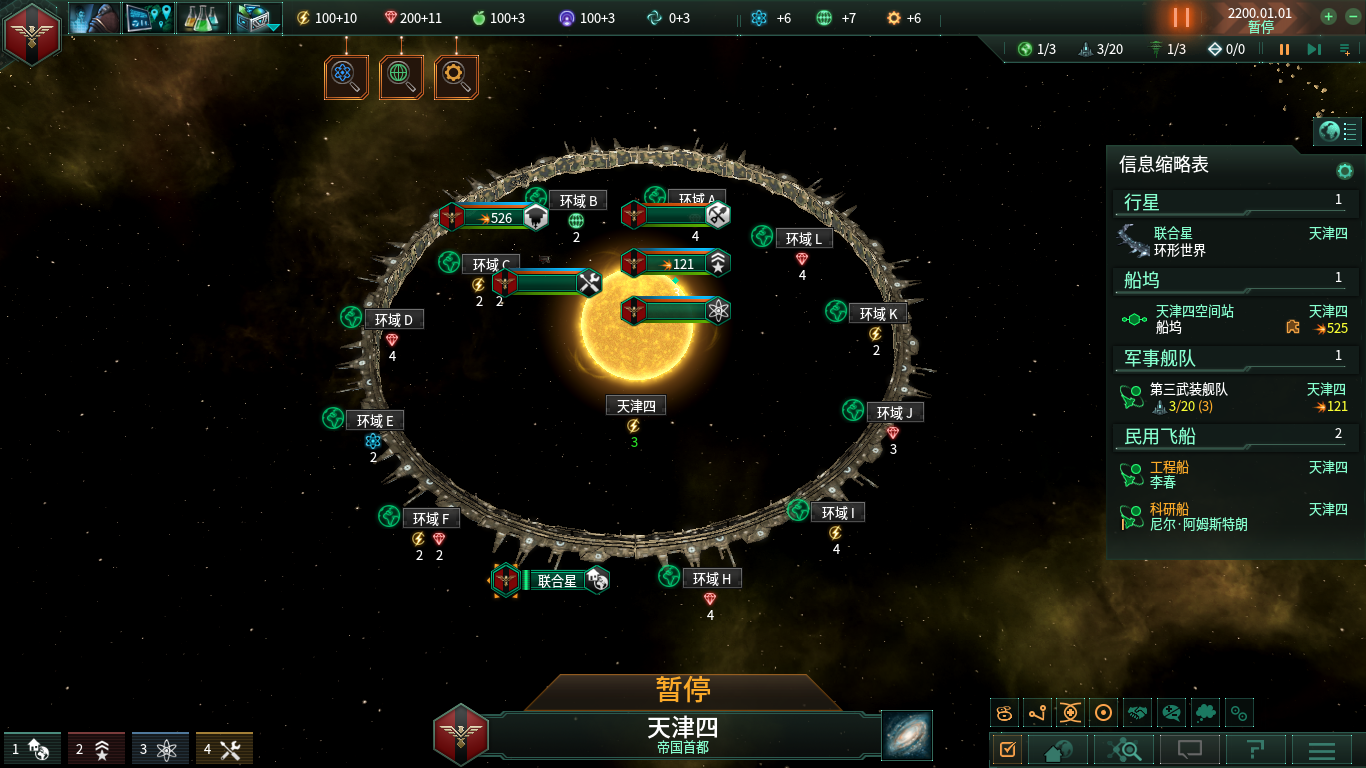Screen dimensions: 1366x768
Task: Increase game speed with the plus button
Action: [1328, 16]
